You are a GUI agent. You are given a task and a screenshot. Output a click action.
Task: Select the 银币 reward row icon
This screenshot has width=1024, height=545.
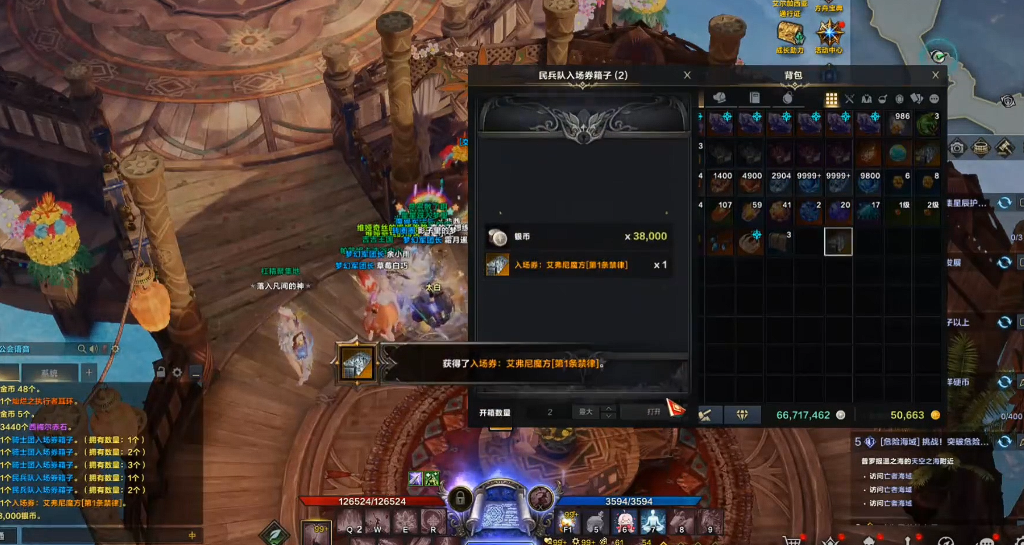[498, 236]
